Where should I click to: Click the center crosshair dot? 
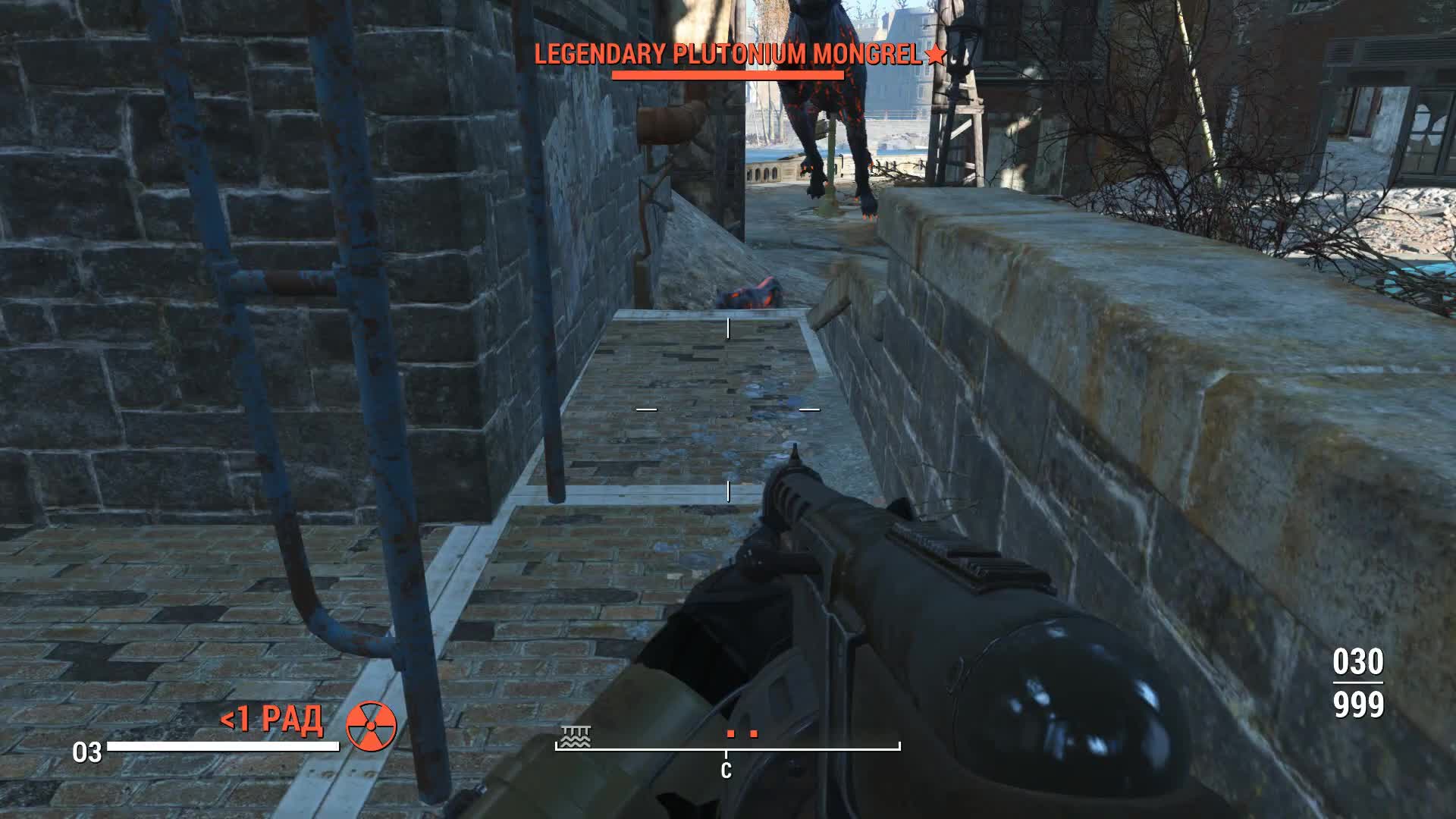[728, 409]
